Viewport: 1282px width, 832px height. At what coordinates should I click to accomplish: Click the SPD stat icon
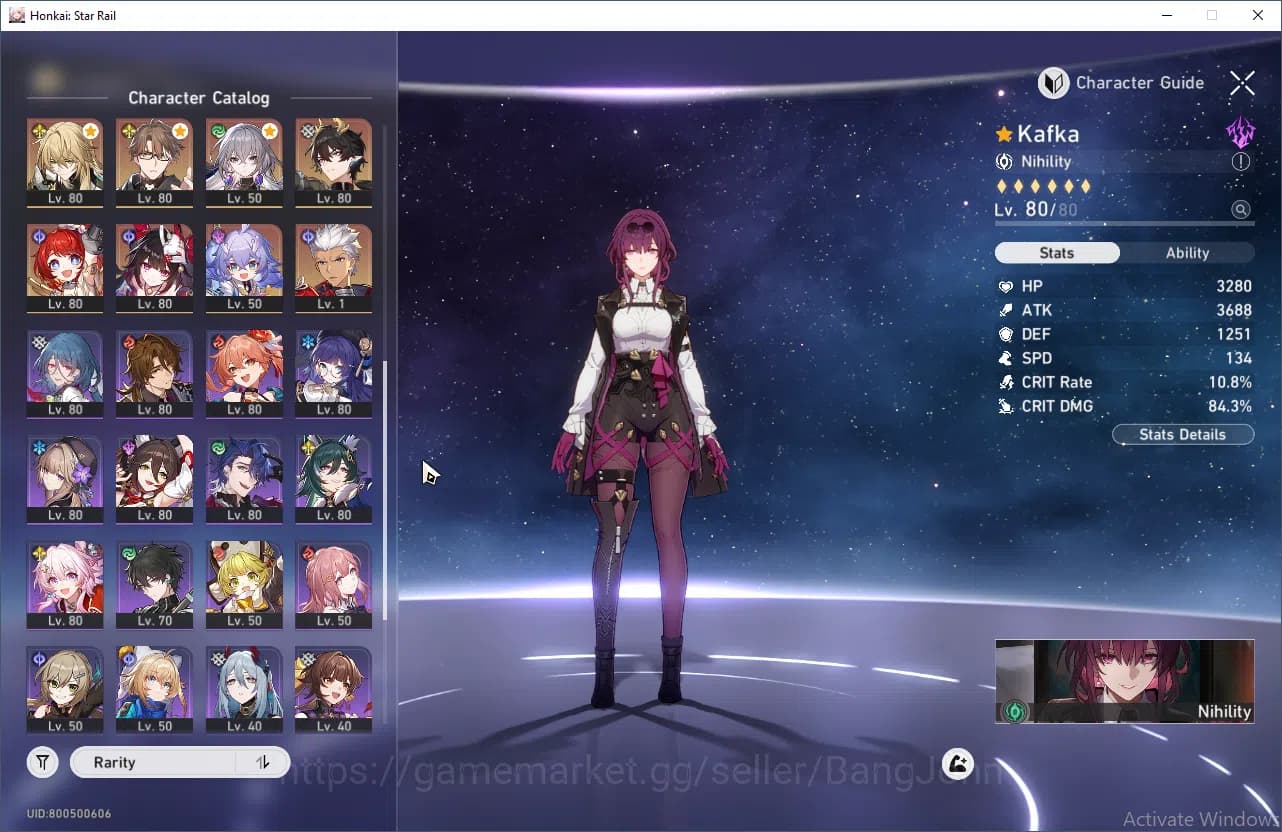pyautogui.click(x=1006, y=357)
